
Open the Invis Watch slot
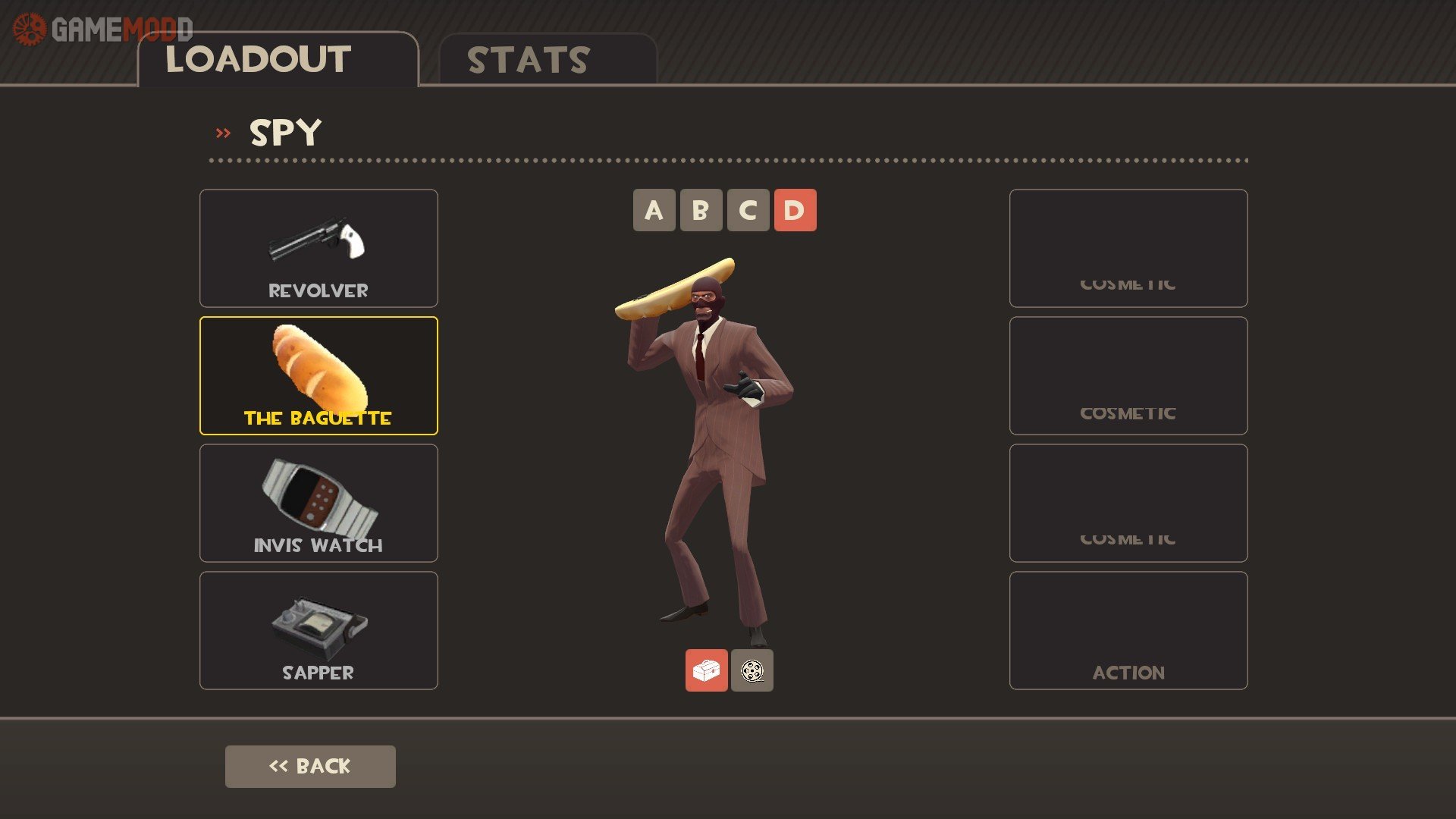[318, 503]
